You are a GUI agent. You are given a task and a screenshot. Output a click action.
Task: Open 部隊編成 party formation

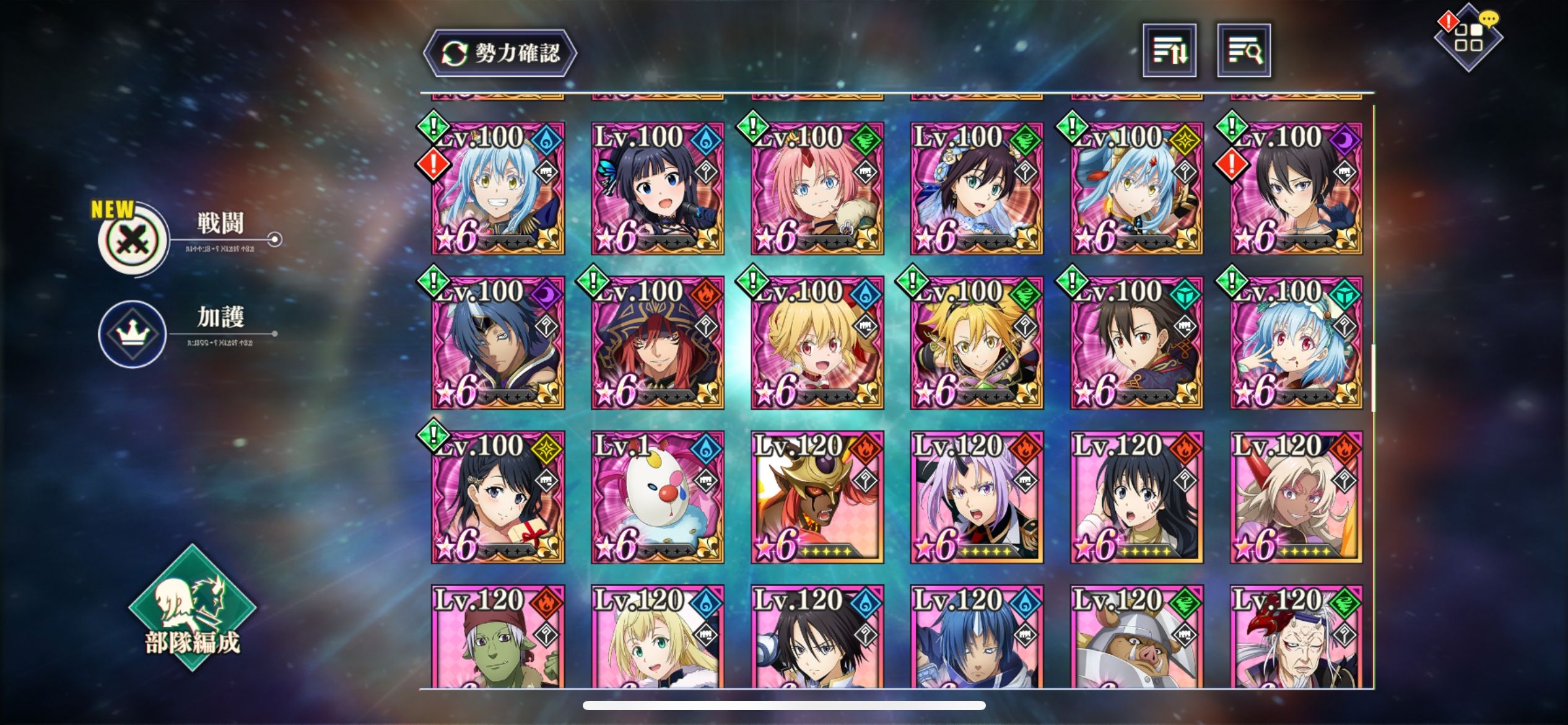(192, 609)
